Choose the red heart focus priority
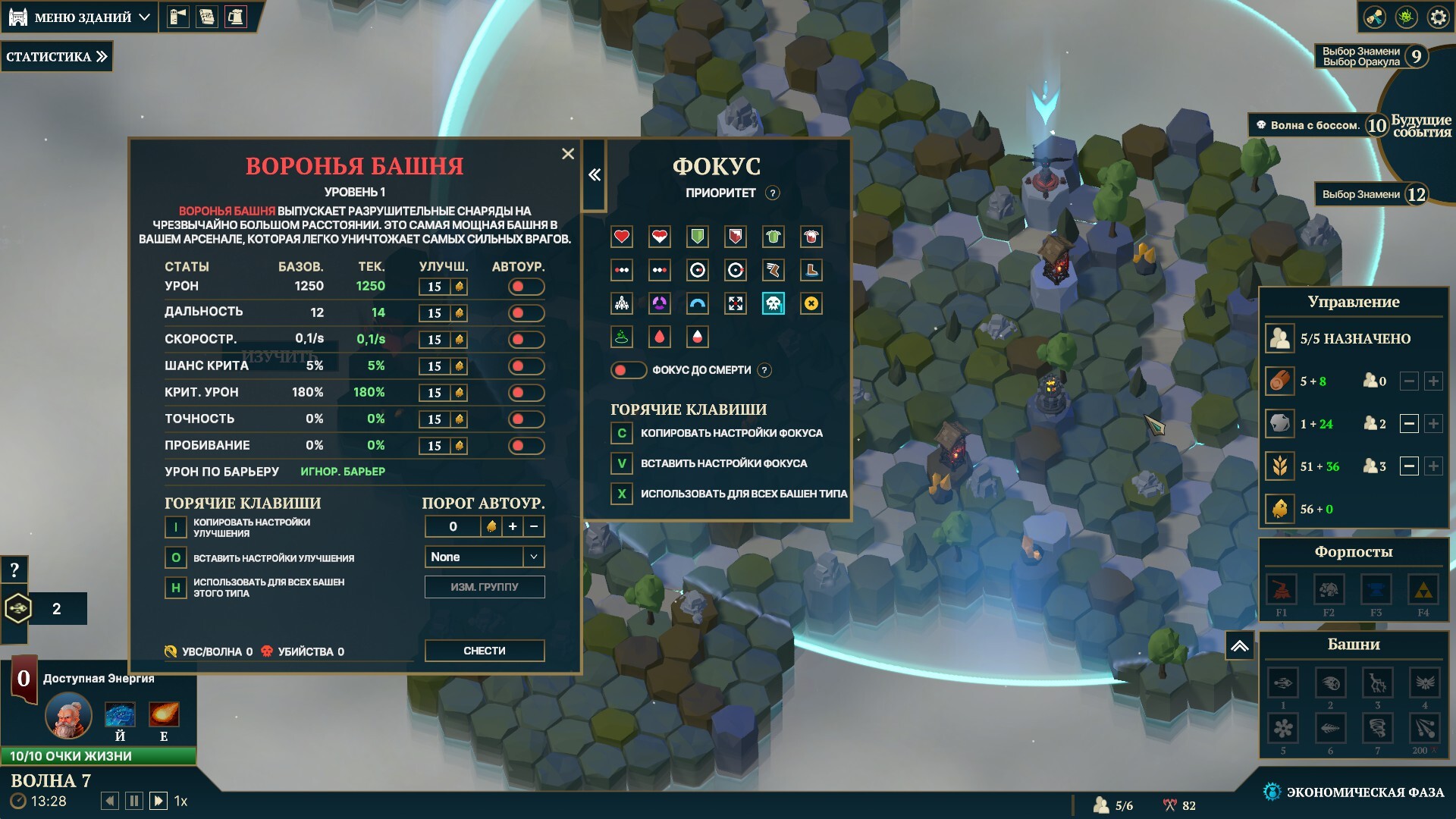This screenshot has height=819, width=1456. (x=622, y=237)
